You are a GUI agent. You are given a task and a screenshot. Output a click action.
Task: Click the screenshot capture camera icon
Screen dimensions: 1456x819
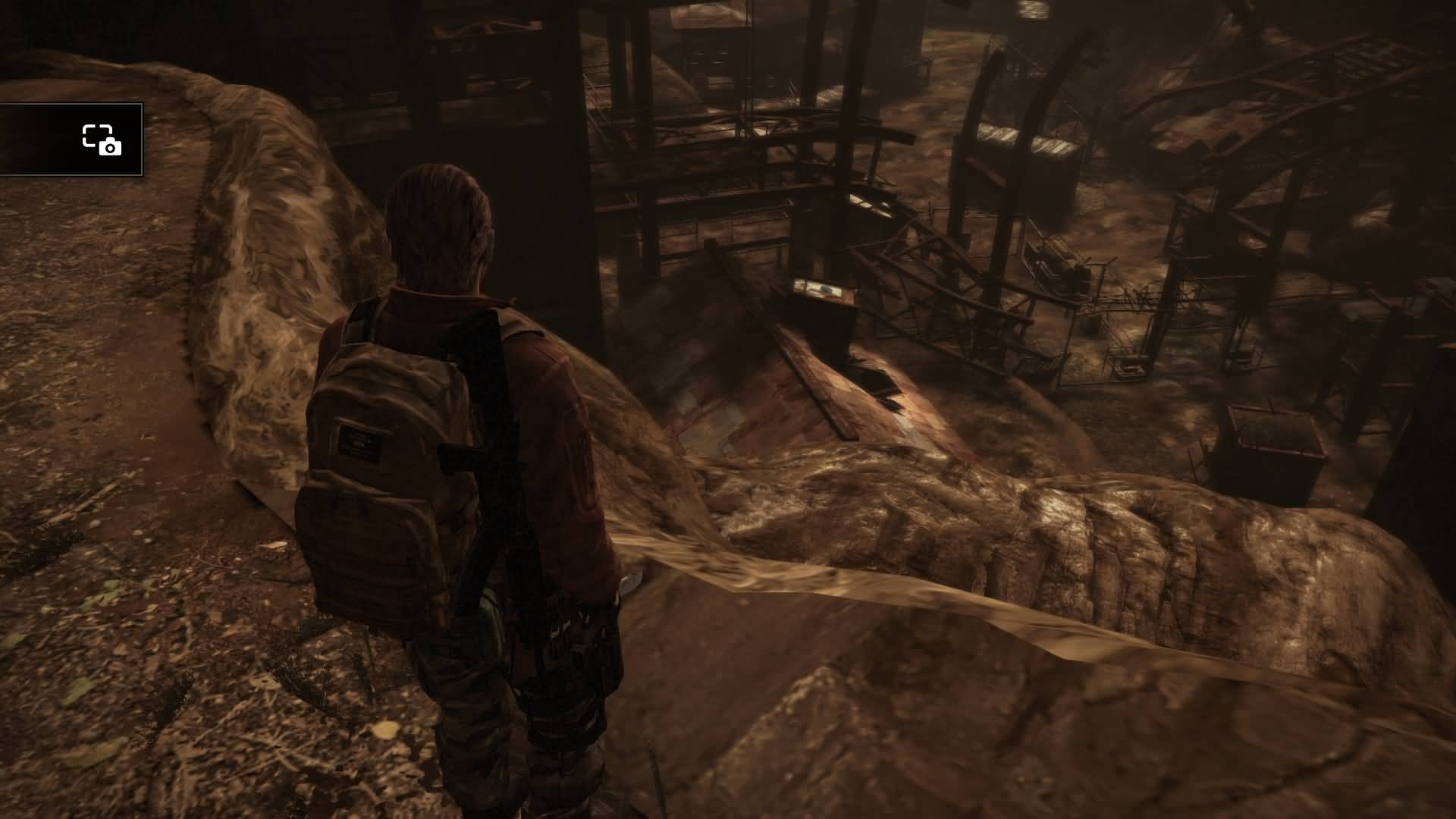102,140
